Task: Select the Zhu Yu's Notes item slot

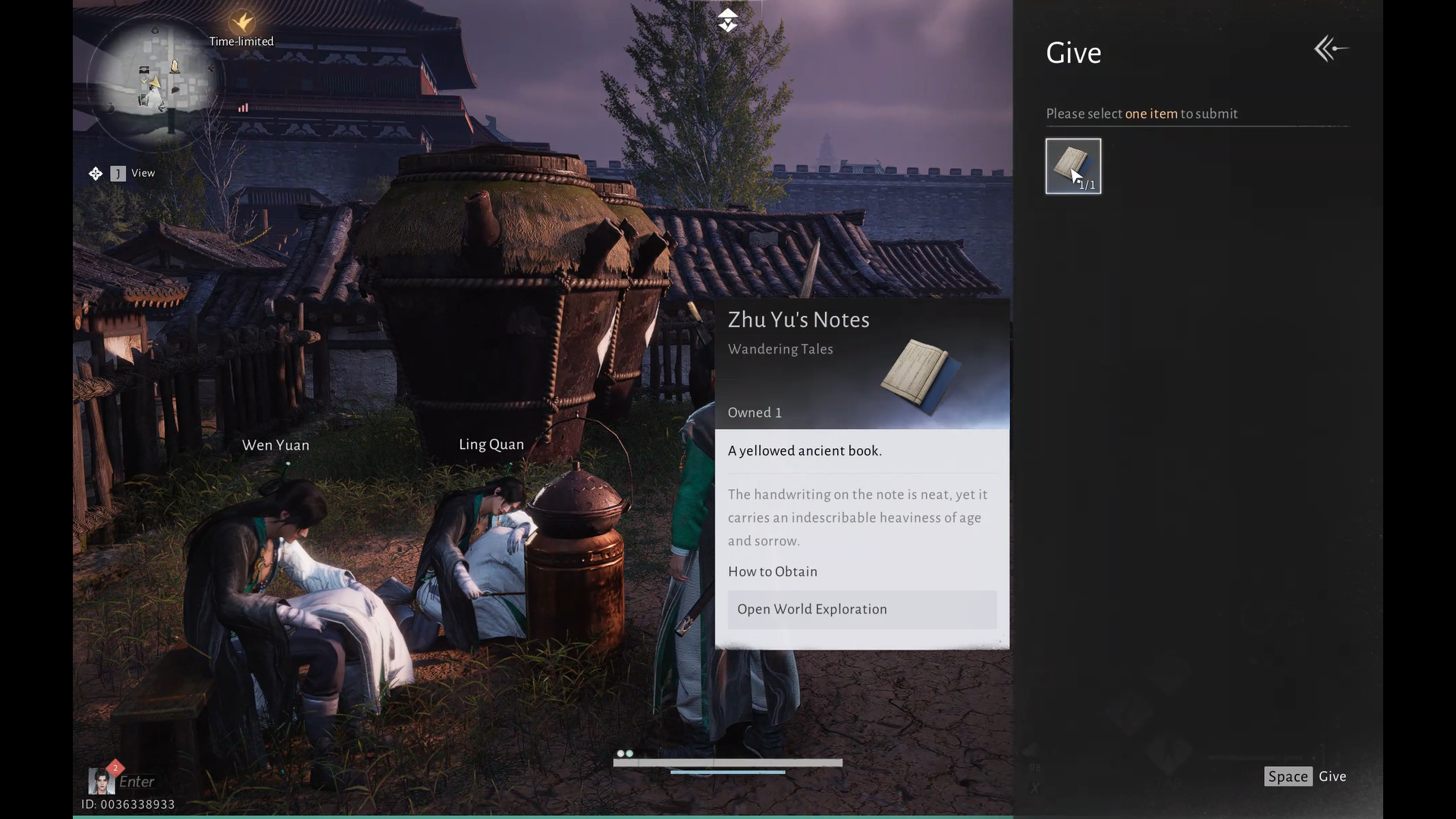Action: [1073, 166]
